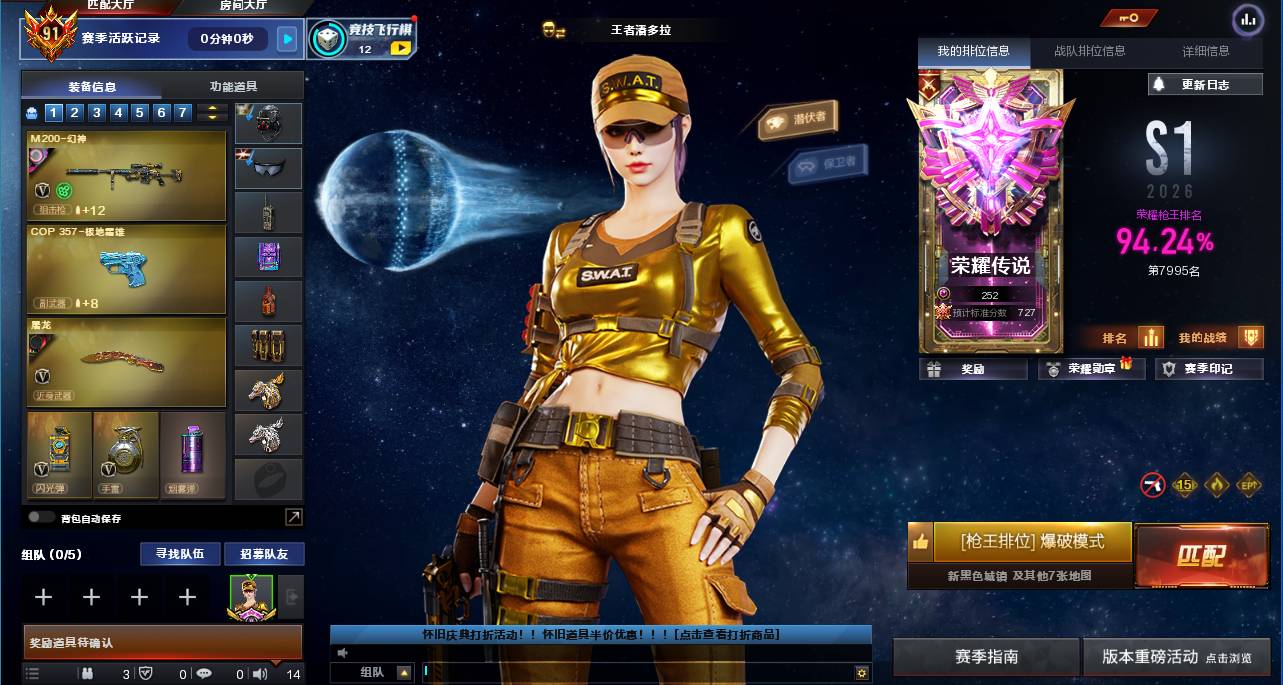
Task: Choose the 潜伏者 faction button
Action: [x=798, y=120]
